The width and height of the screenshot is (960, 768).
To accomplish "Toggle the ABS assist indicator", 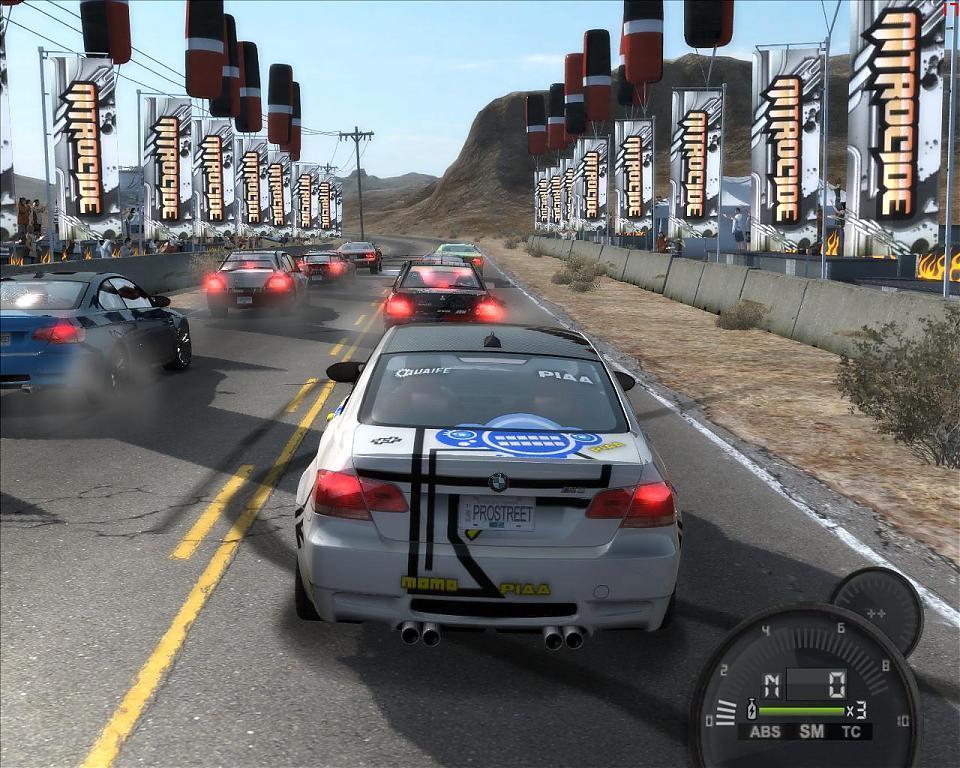I will (x=766, y=731).
